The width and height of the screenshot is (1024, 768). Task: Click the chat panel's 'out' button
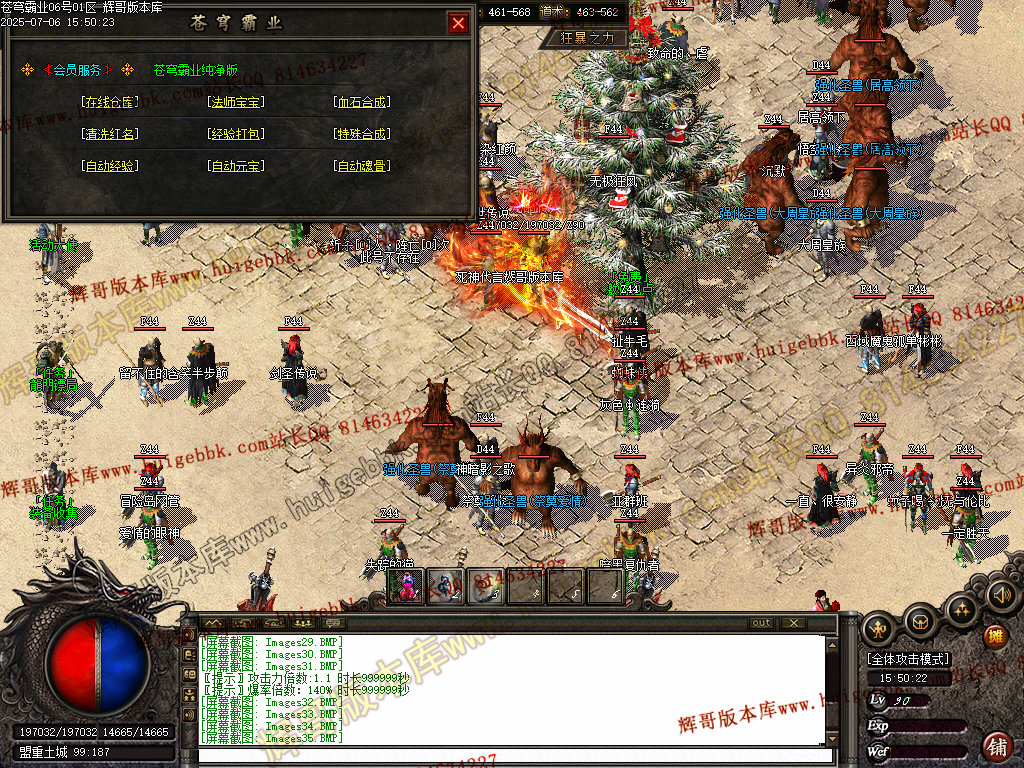click(762, 623)
